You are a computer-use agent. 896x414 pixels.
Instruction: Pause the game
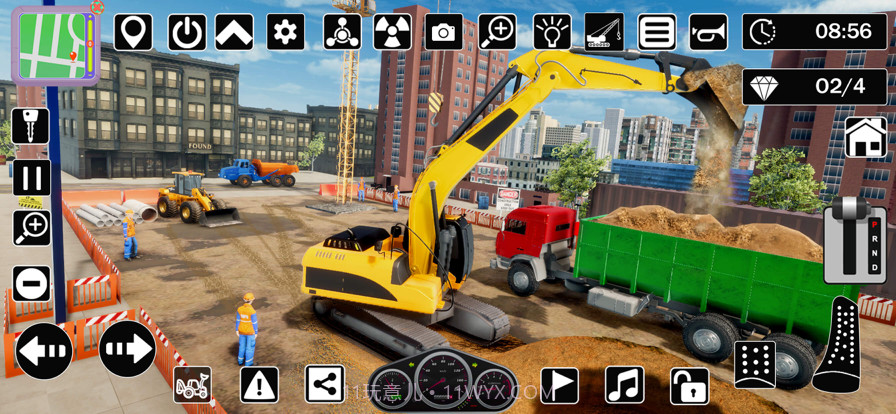[x=31, y=179]
